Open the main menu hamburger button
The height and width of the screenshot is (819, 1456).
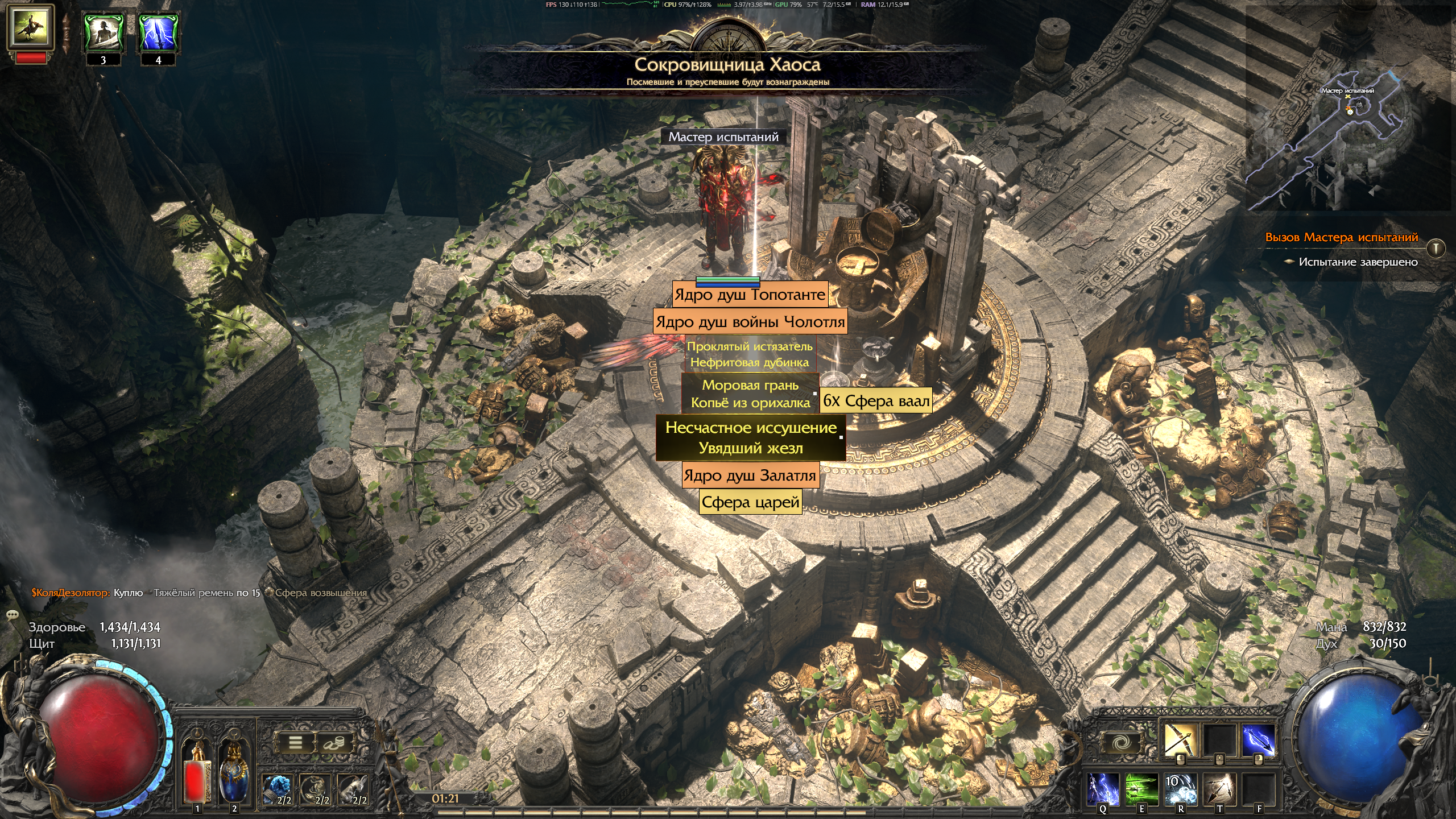[295, 743]
